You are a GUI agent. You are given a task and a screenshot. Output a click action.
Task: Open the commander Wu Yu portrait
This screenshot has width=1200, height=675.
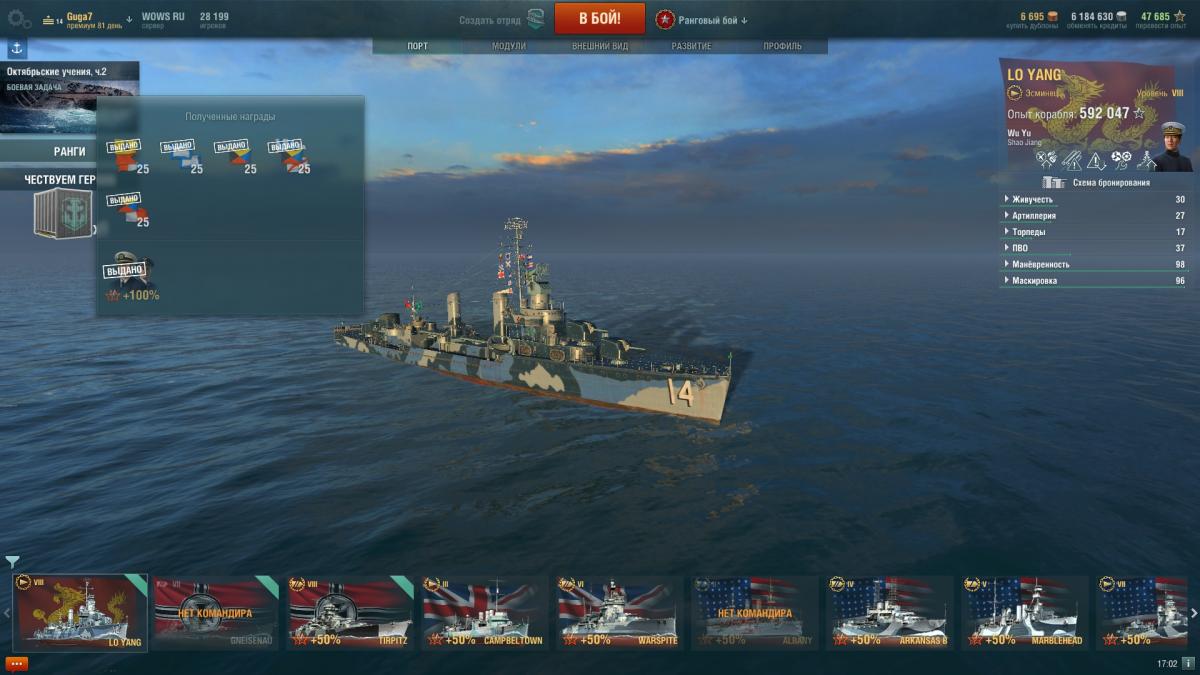click(x=1174, y=146)
